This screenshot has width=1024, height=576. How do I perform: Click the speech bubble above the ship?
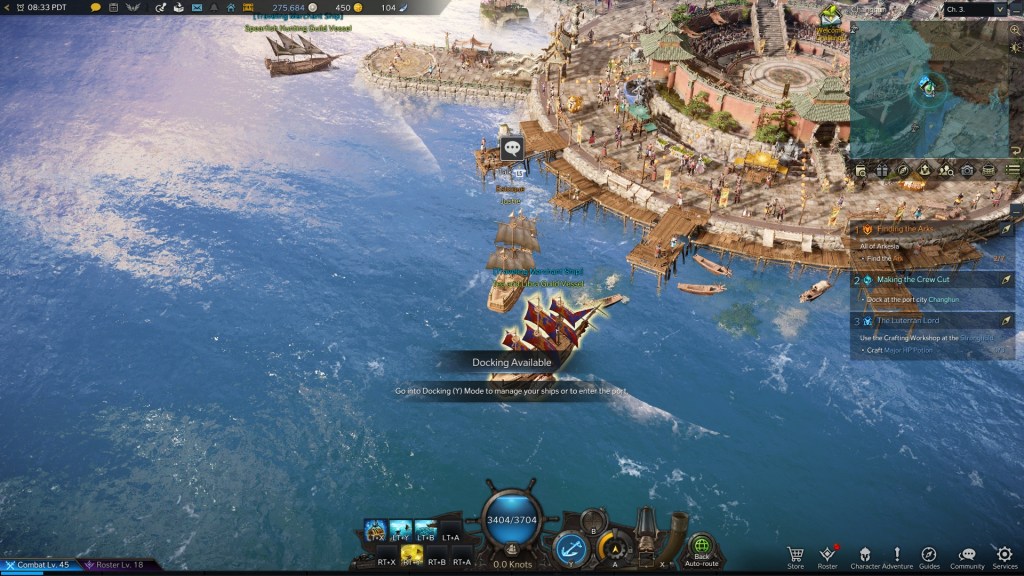coord(513,148)
